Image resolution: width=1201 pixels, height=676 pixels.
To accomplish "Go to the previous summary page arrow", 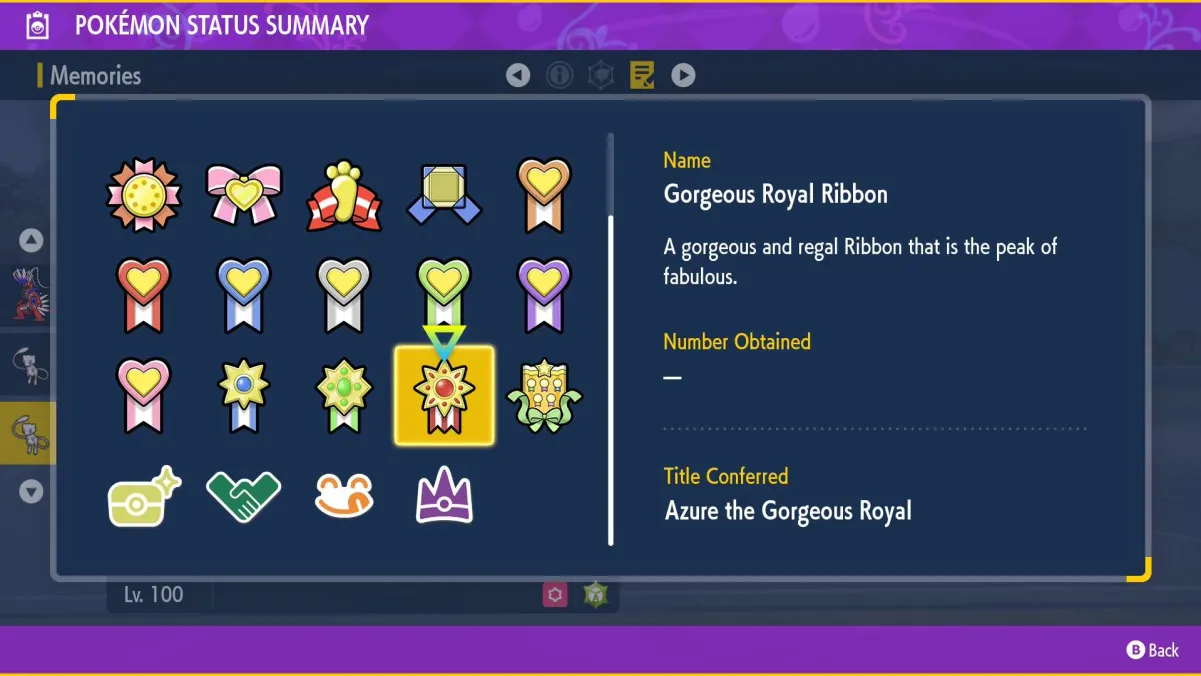I will [518, 75].
